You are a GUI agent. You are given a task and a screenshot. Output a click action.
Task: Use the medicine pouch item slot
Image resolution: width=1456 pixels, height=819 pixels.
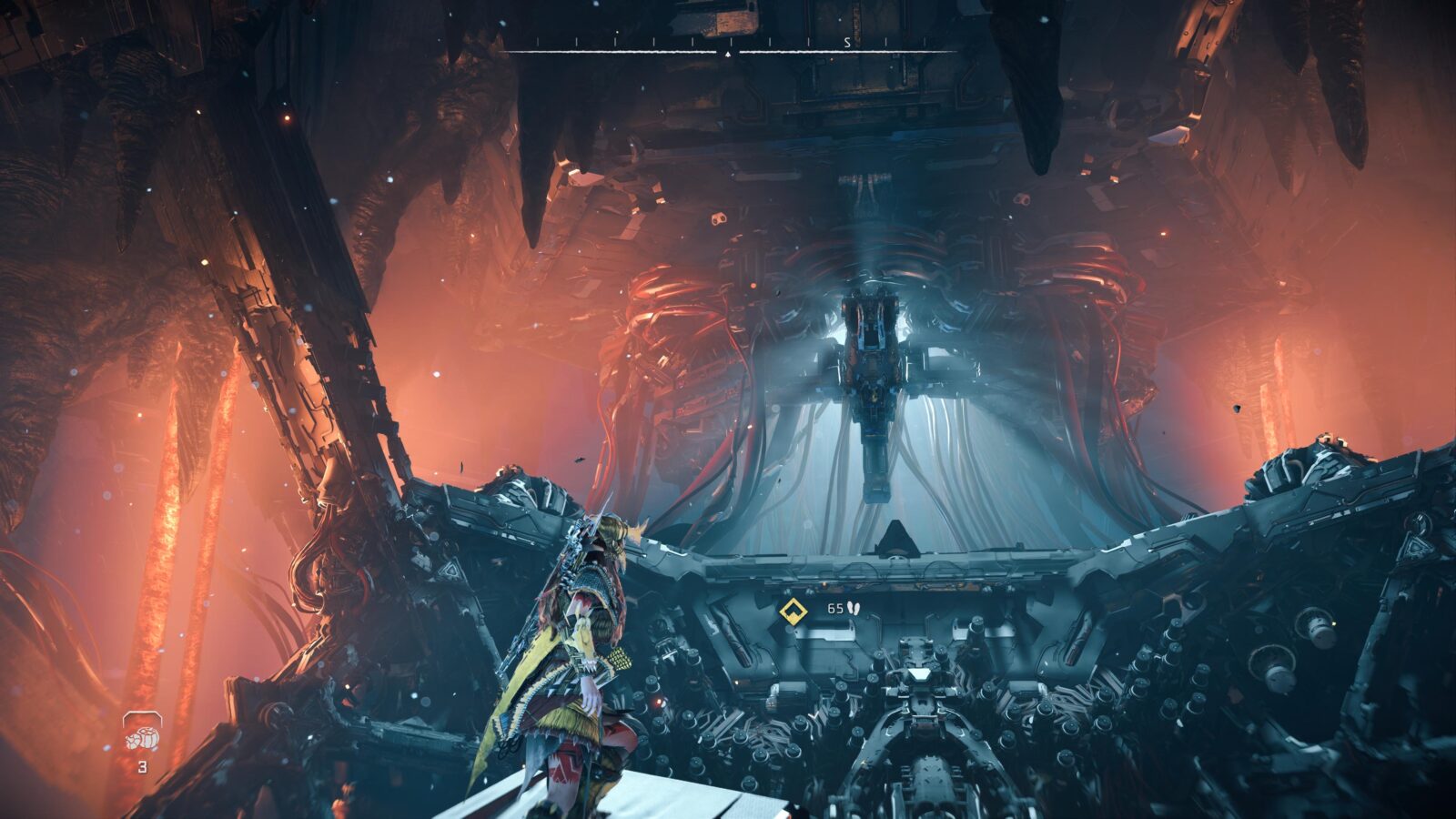tap(142, 733)
